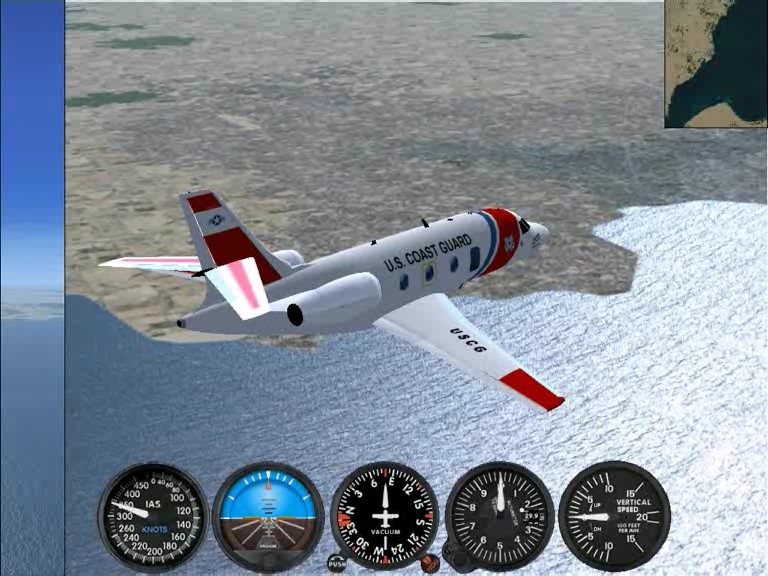This screenshot has height=576, width=768.
Task: Click the orange heading bug knob
Action: (x=430, y=563)
